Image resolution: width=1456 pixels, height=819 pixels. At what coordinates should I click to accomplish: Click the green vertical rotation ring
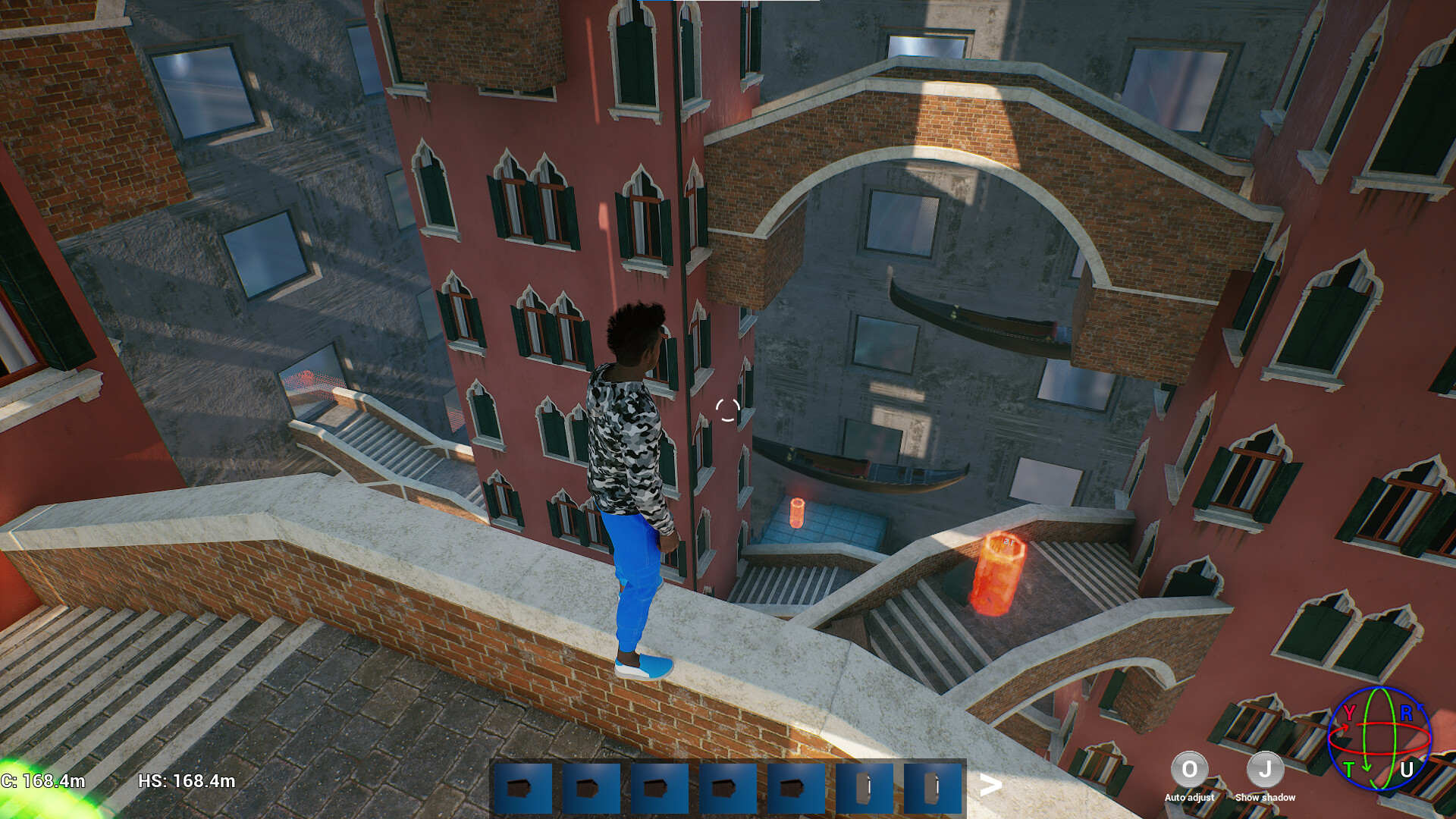[x=1364, y=737]
